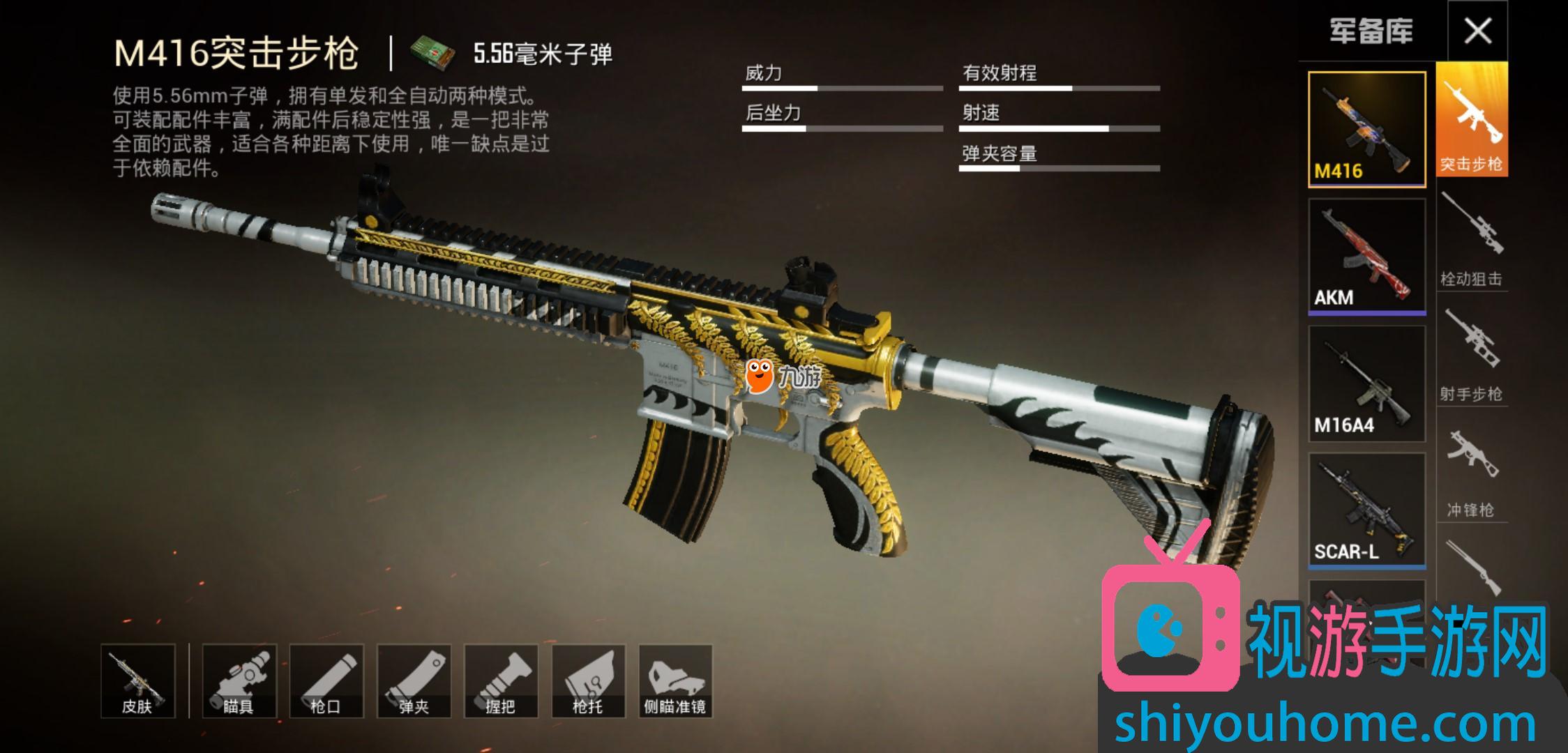
Task: Select the 瞄具 scope attachment slot
Action: click(239, 681)
